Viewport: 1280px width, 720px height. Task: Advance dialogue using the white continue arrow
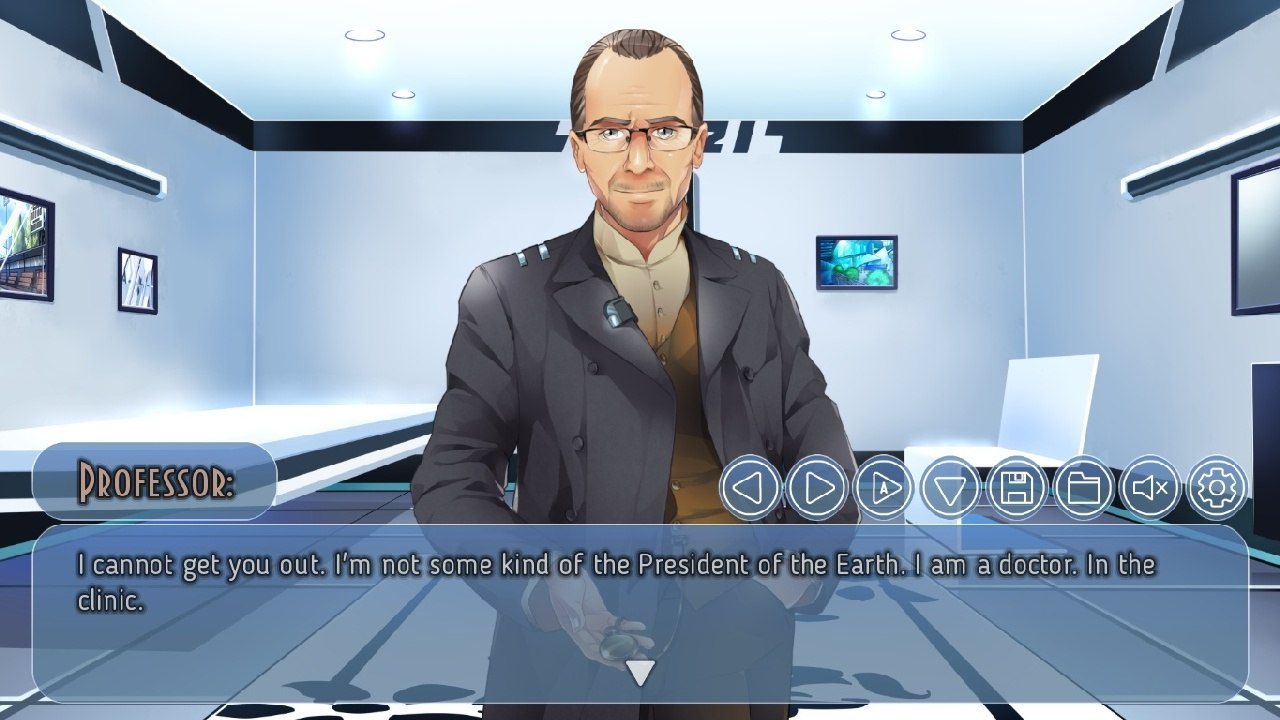[640, 673]
